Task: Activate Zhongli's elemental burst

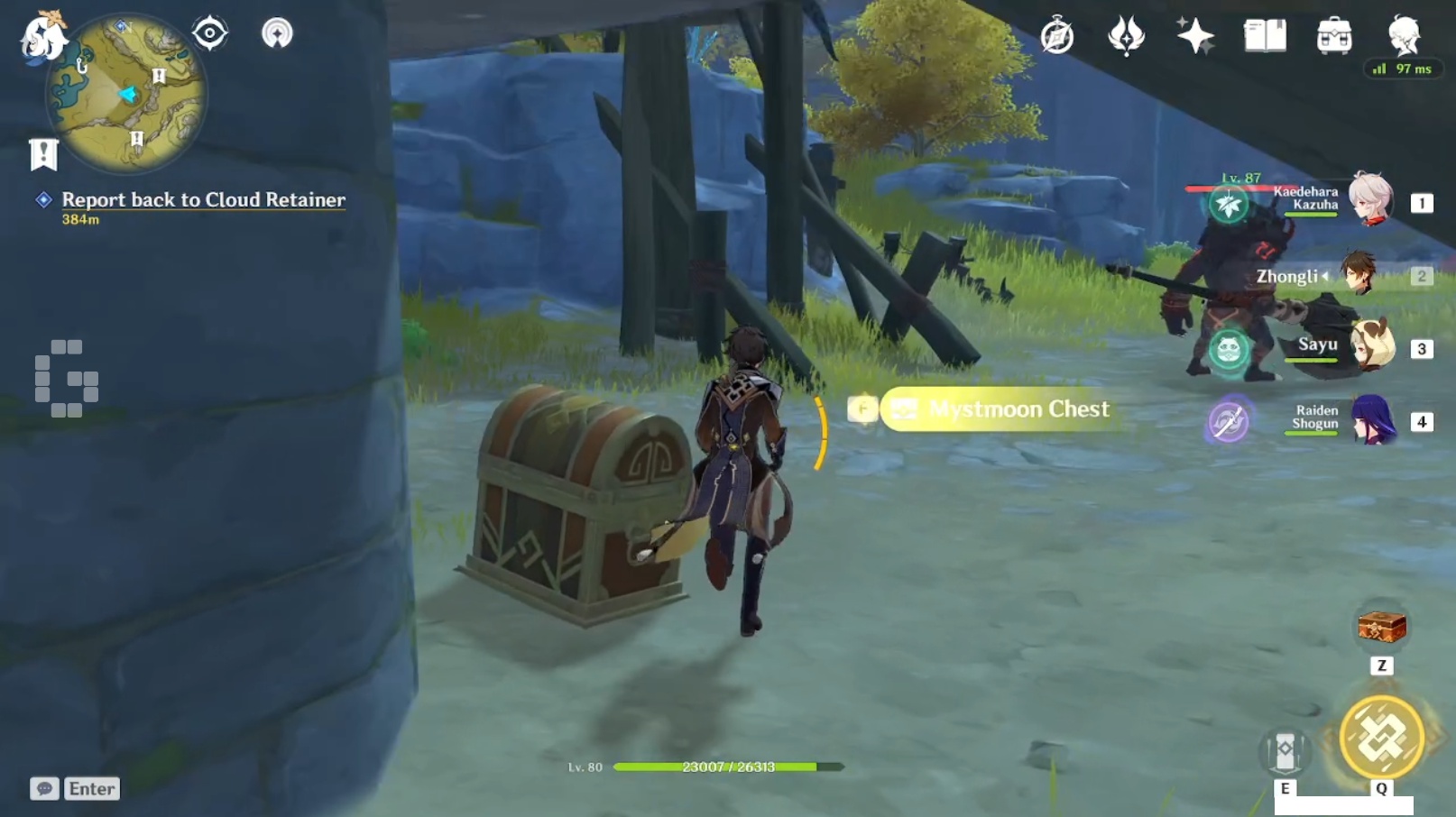Action: 1380,738
